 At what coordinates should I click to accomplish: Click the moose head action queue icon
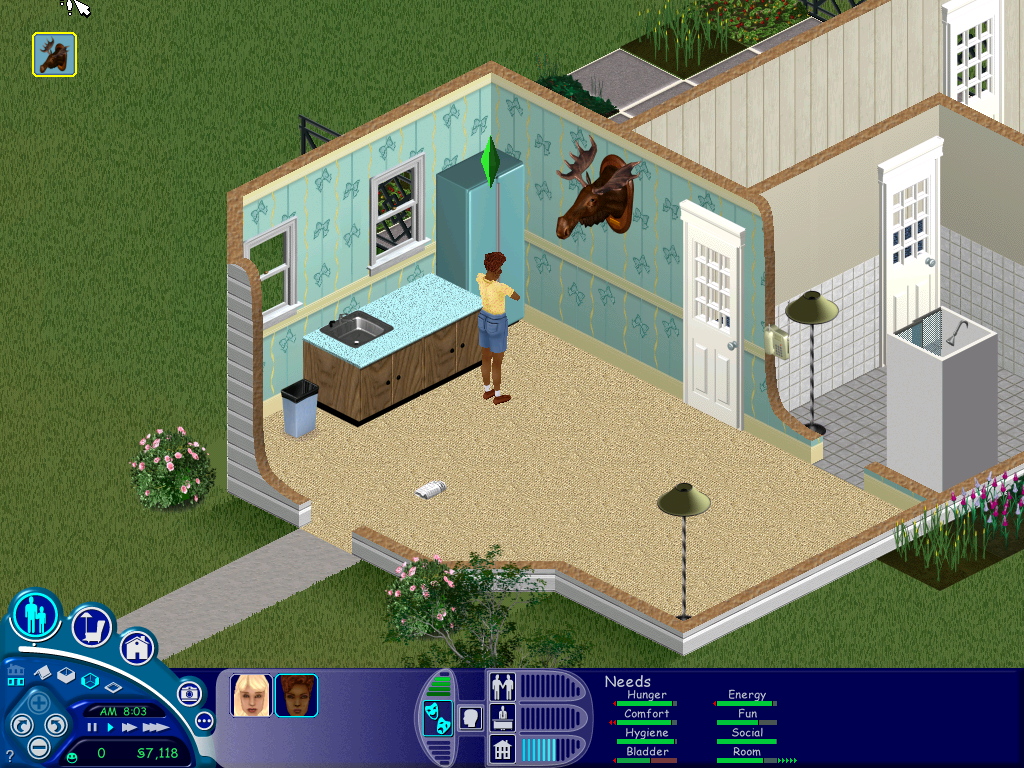point(54,54)
